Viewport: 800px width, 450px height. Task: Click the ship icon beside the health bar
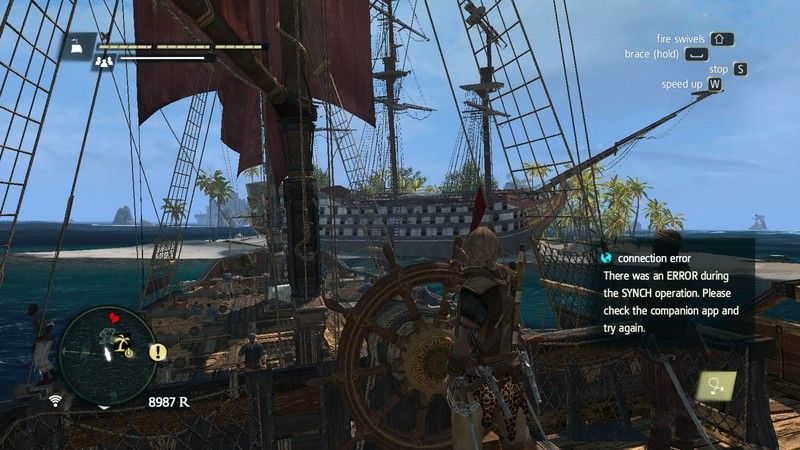(x=77, y=44)
